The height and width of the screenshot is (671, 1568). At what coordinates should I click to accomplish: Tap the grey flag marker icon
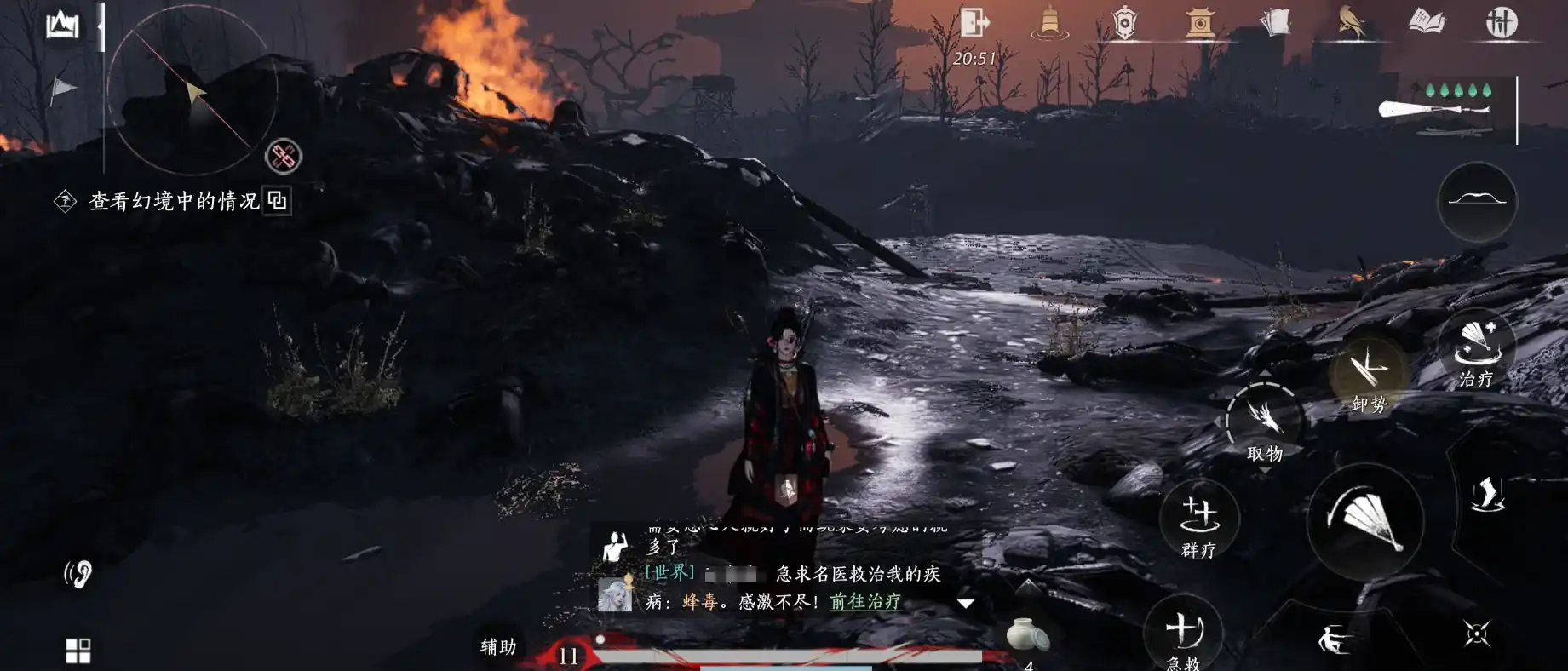[62, 88]
